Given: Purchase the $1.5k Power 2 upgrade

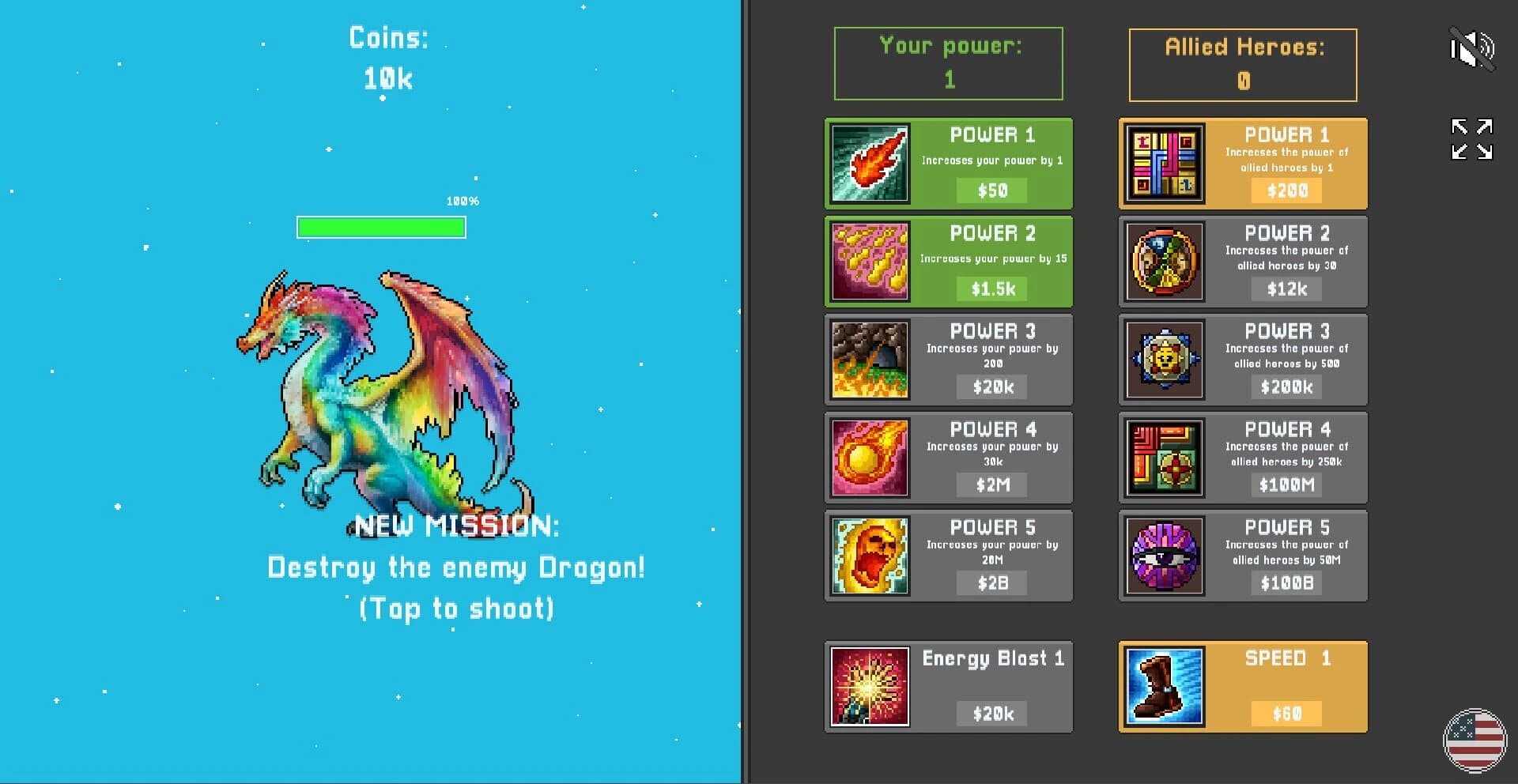Looking at the screenshot, I should click(x=991, y=288).
